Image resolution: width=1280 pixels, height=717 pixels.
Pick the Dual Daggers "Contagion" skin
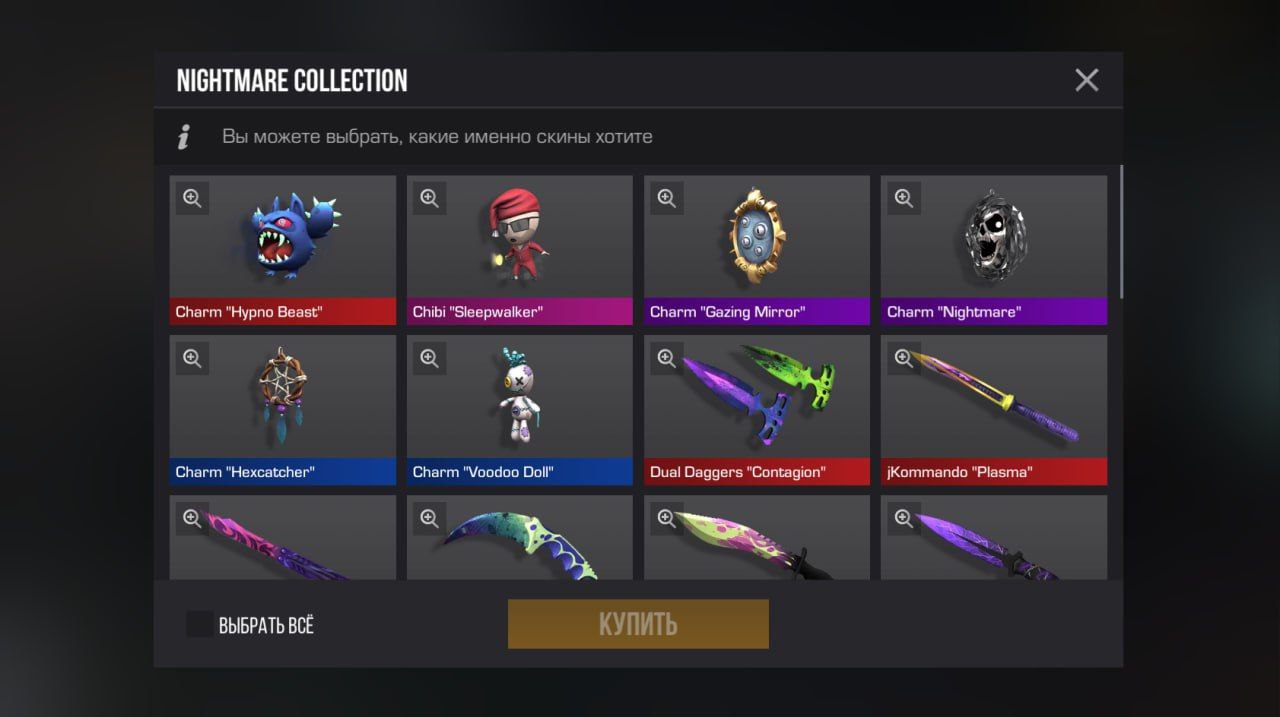pos(756,408)
